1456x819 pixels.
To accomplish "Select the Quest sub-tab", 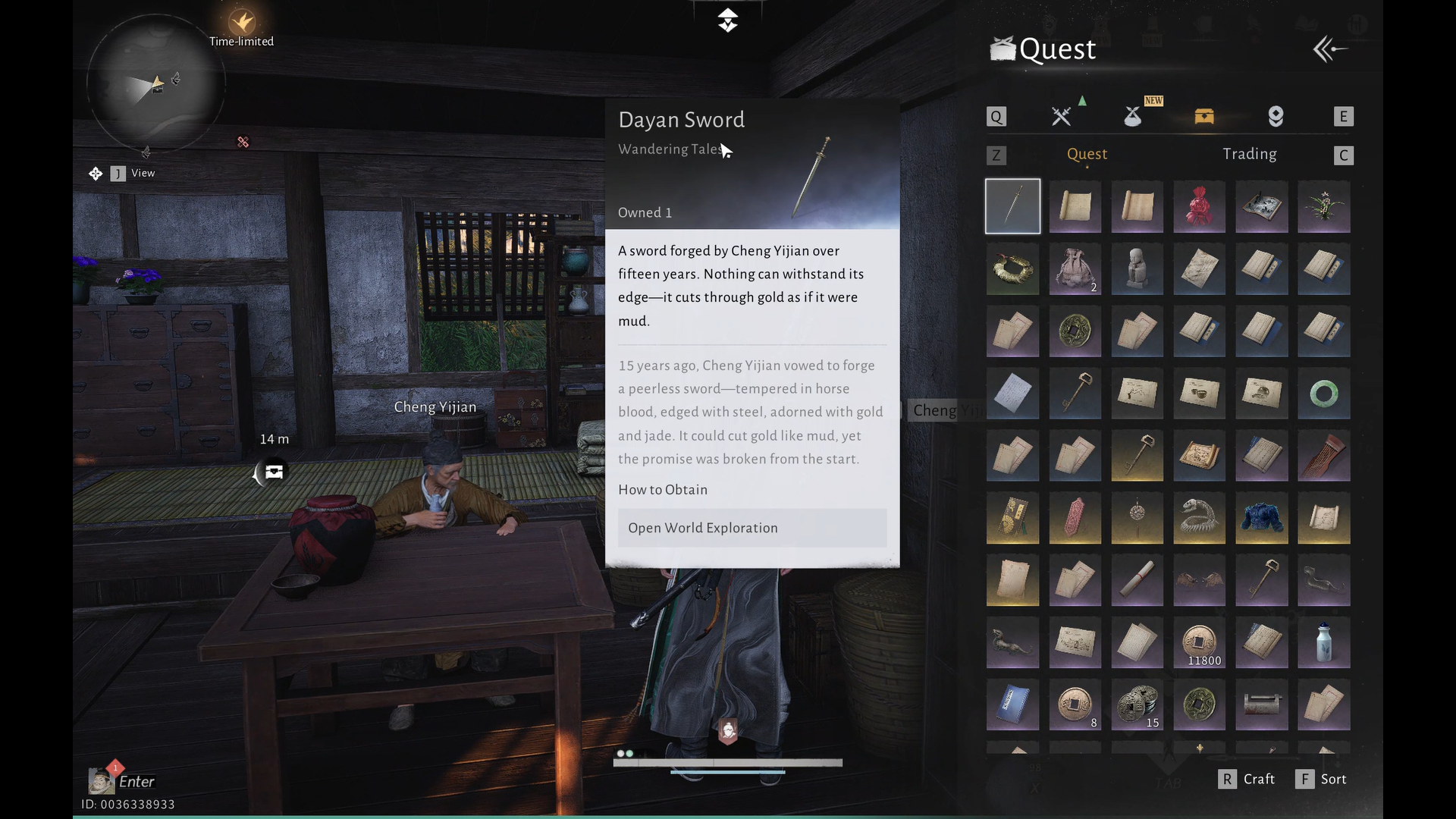I will tap(1087, 154).
